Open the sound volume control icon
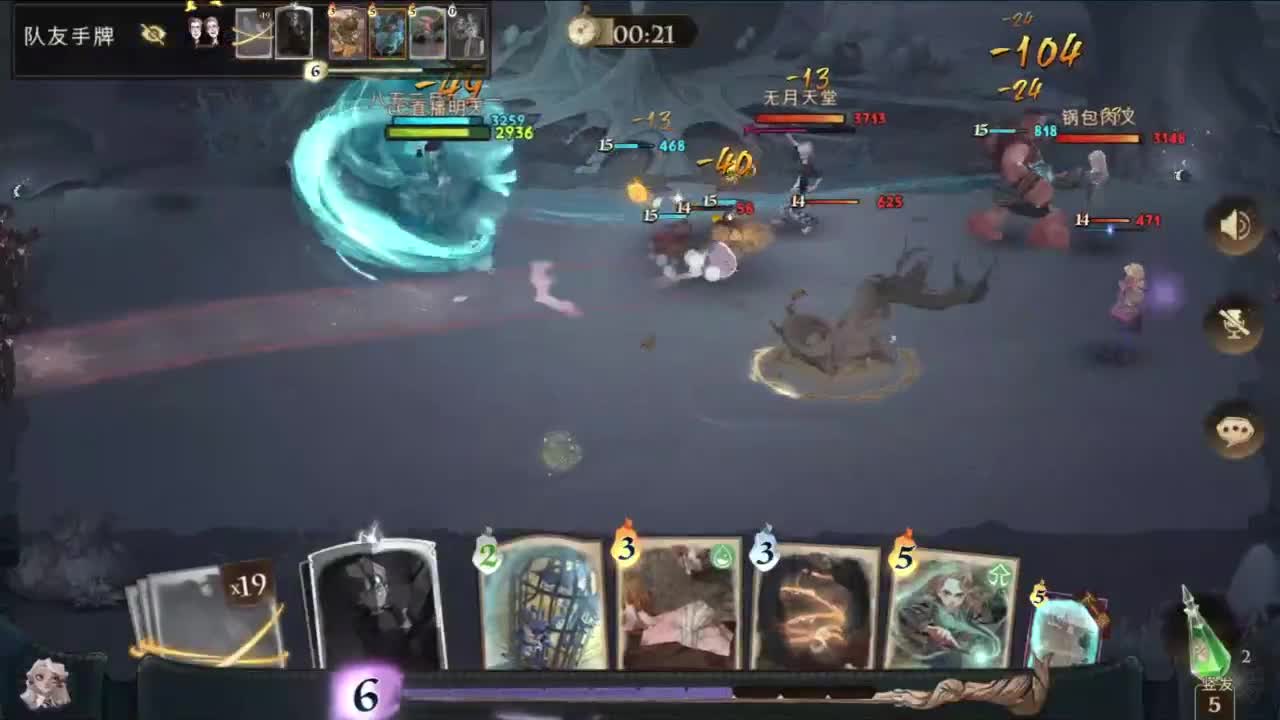The height and width of the screenshot is (720, 1280). [x=1237, y=226]
